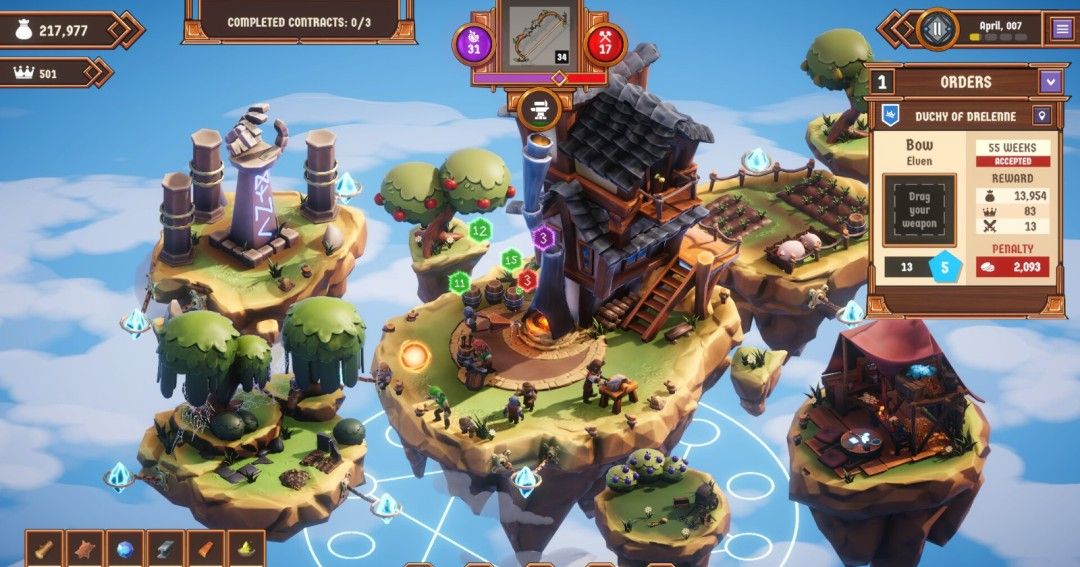Click the Duchy of Drelenne faction crest
Viewport: 1080px width, 567px height.
coord(888,116)
